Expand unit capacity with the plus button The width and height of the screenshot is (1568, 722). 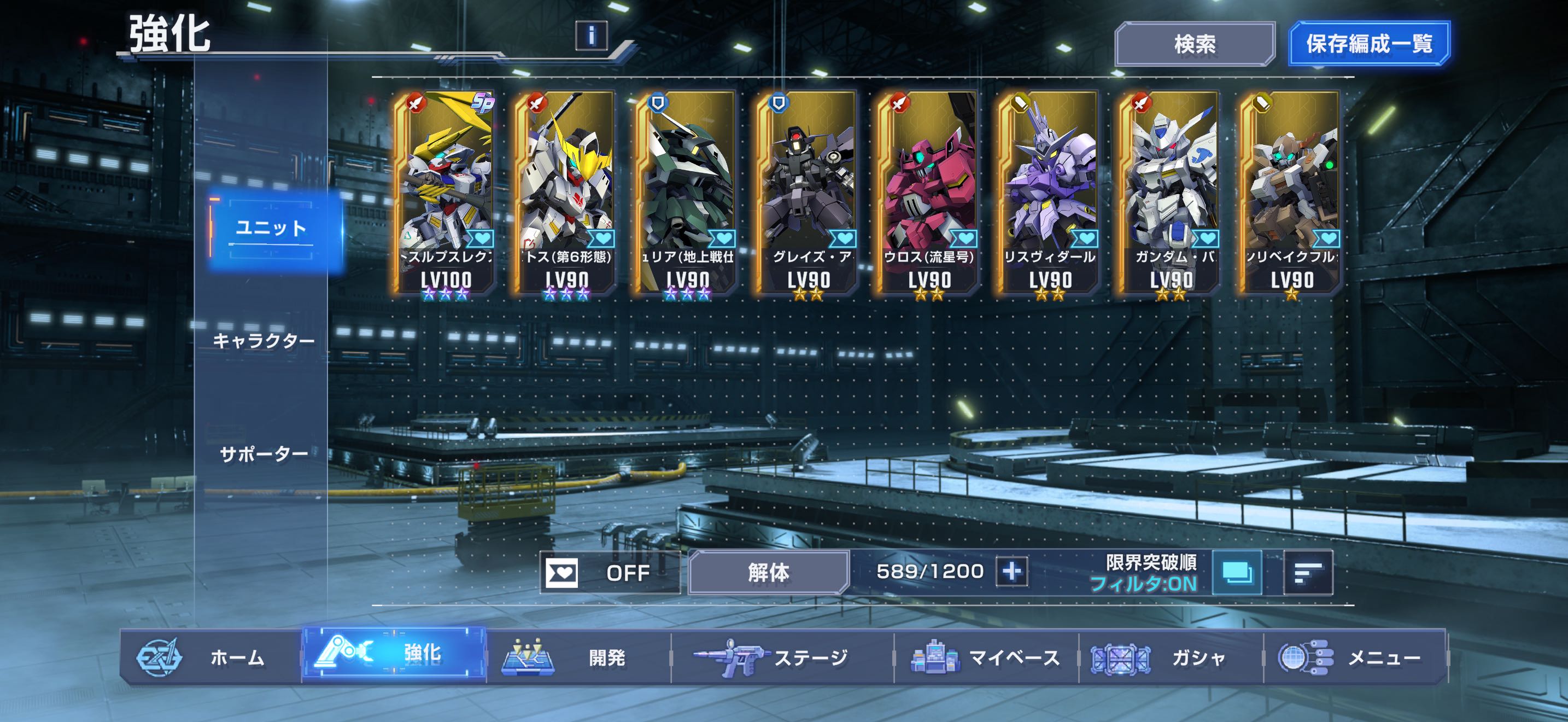click(1011, 572)
